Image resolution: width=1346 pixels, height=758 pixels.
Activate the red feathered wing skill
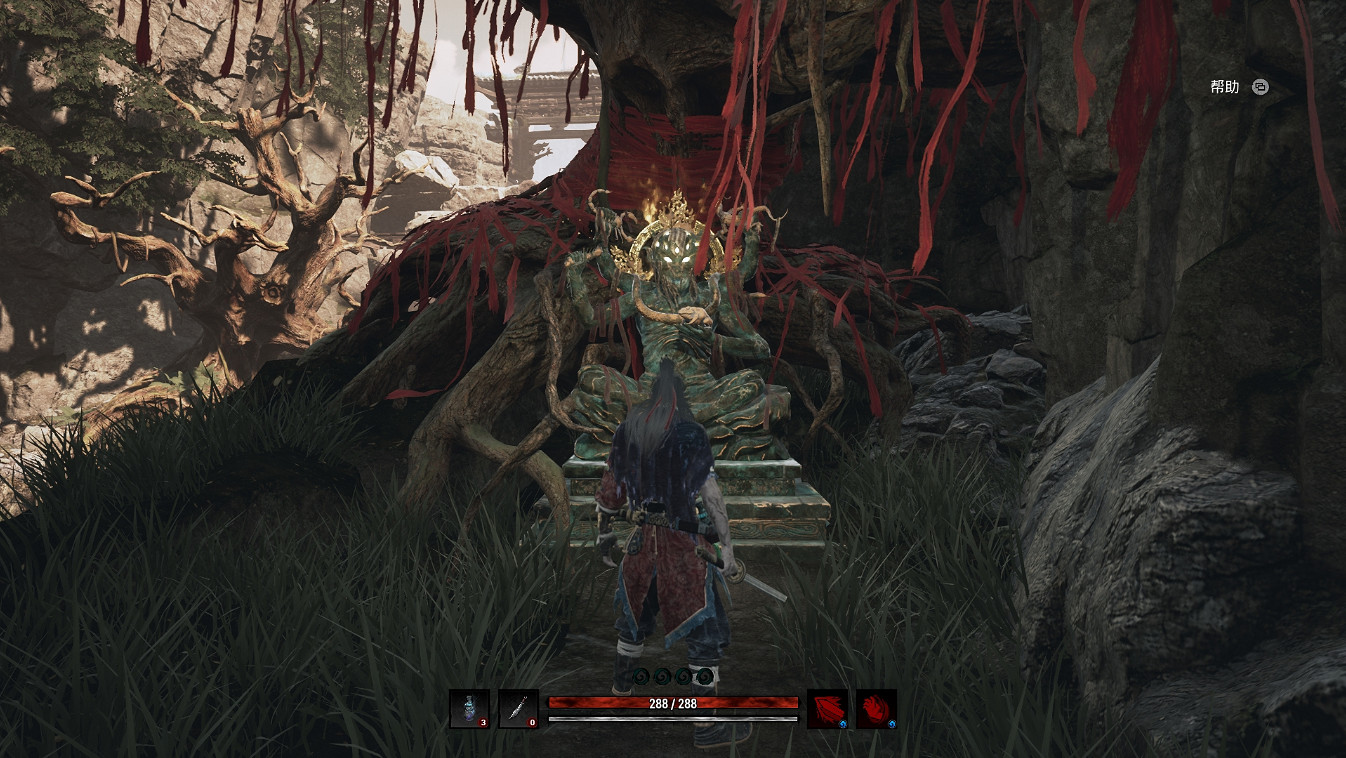[827, 709]
